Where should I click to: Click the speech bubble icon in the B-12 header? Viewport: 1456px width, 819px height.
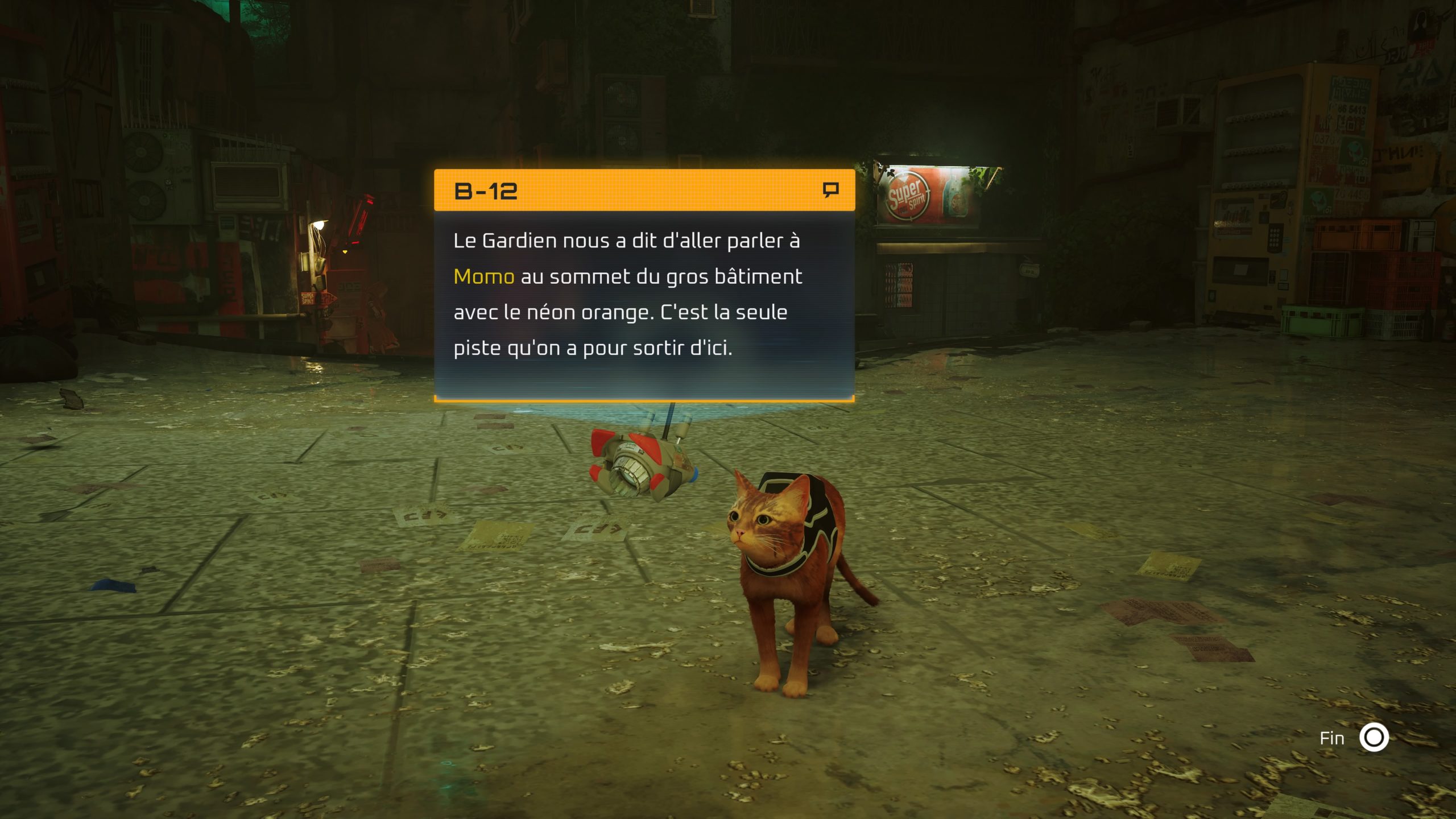[831, 189]
